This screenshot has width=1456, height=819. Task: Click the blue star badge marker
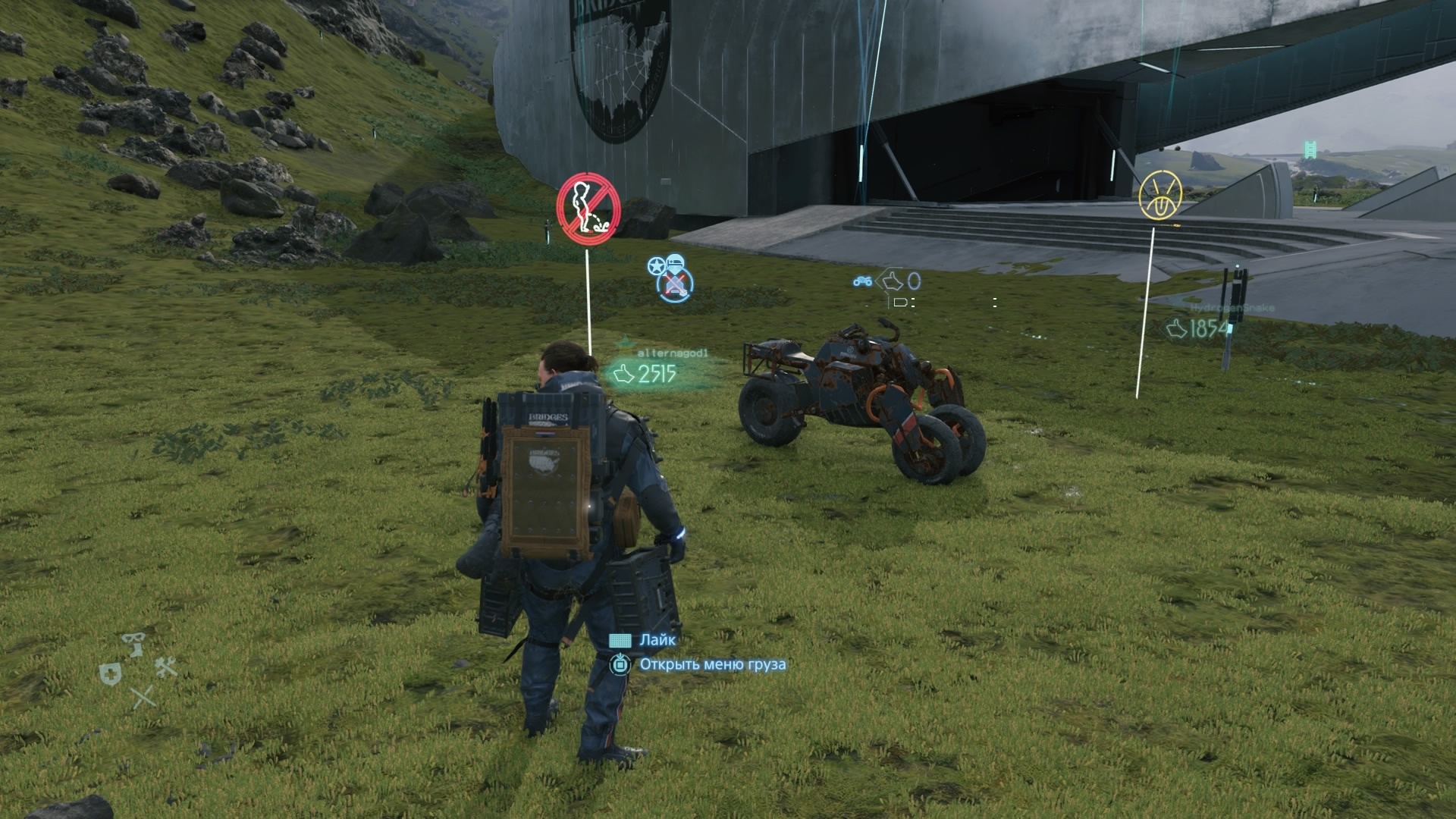656,266
